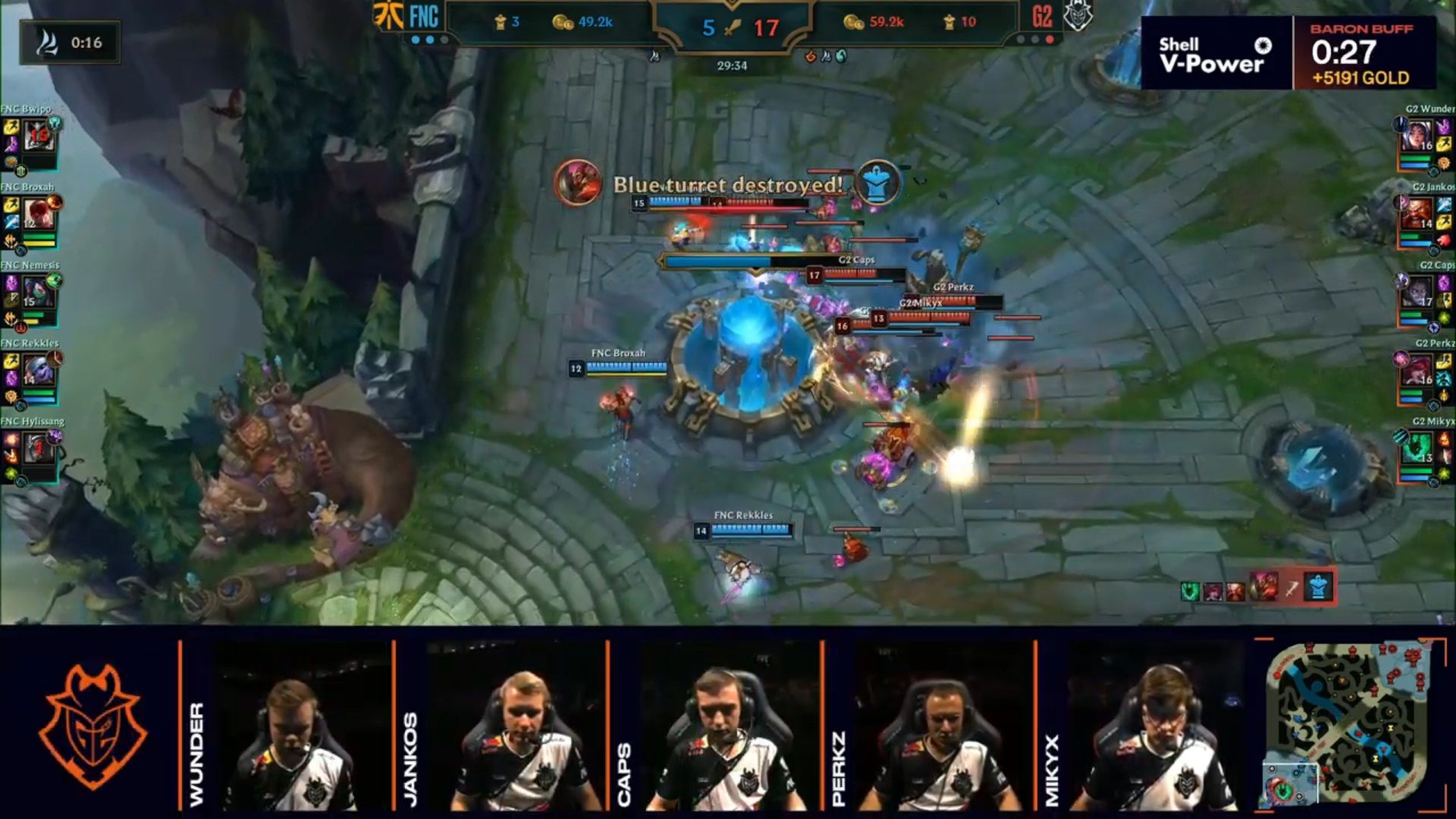Select G2 Jankos's champion portrait
Image resolution: width=1456 pixels, height=819 pixels.
1417,215
